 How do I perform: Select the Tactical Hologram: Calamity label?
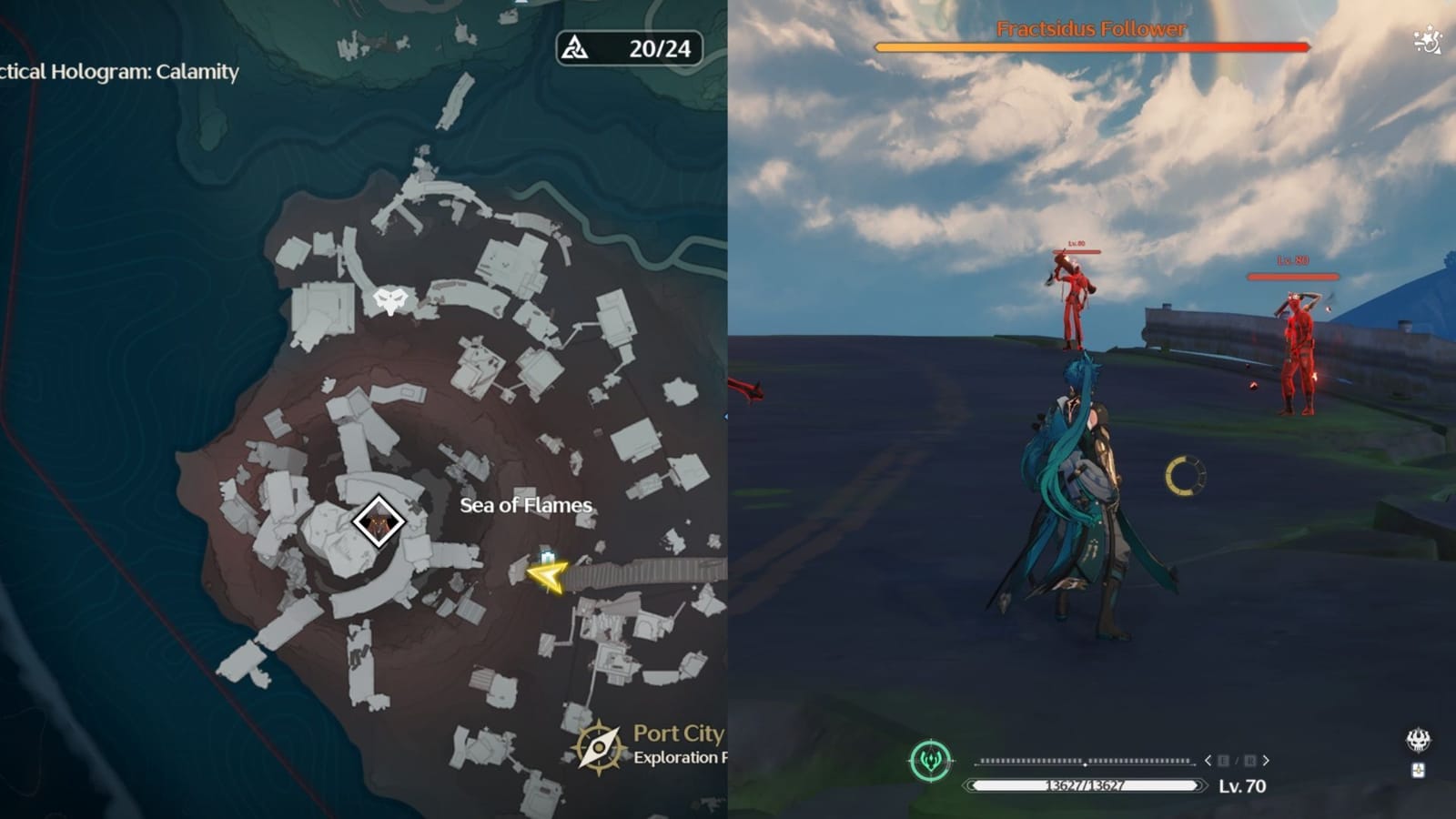[x=118, y=73]
